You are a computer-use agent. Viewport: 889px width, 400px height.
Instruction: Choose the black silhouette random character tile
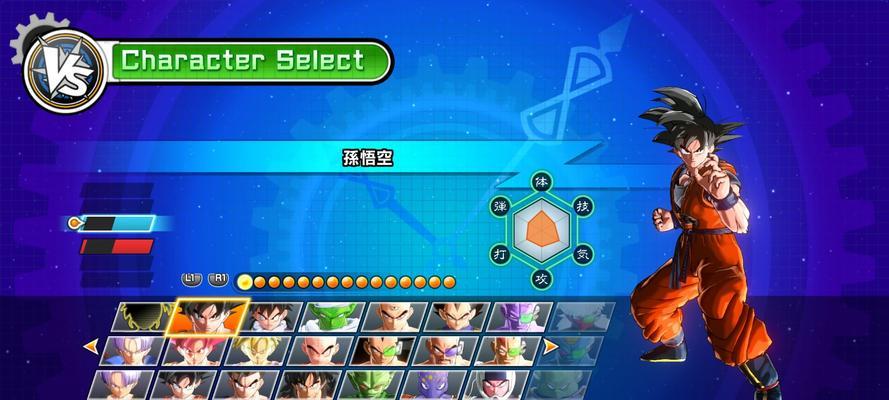(x=147, y=317)
